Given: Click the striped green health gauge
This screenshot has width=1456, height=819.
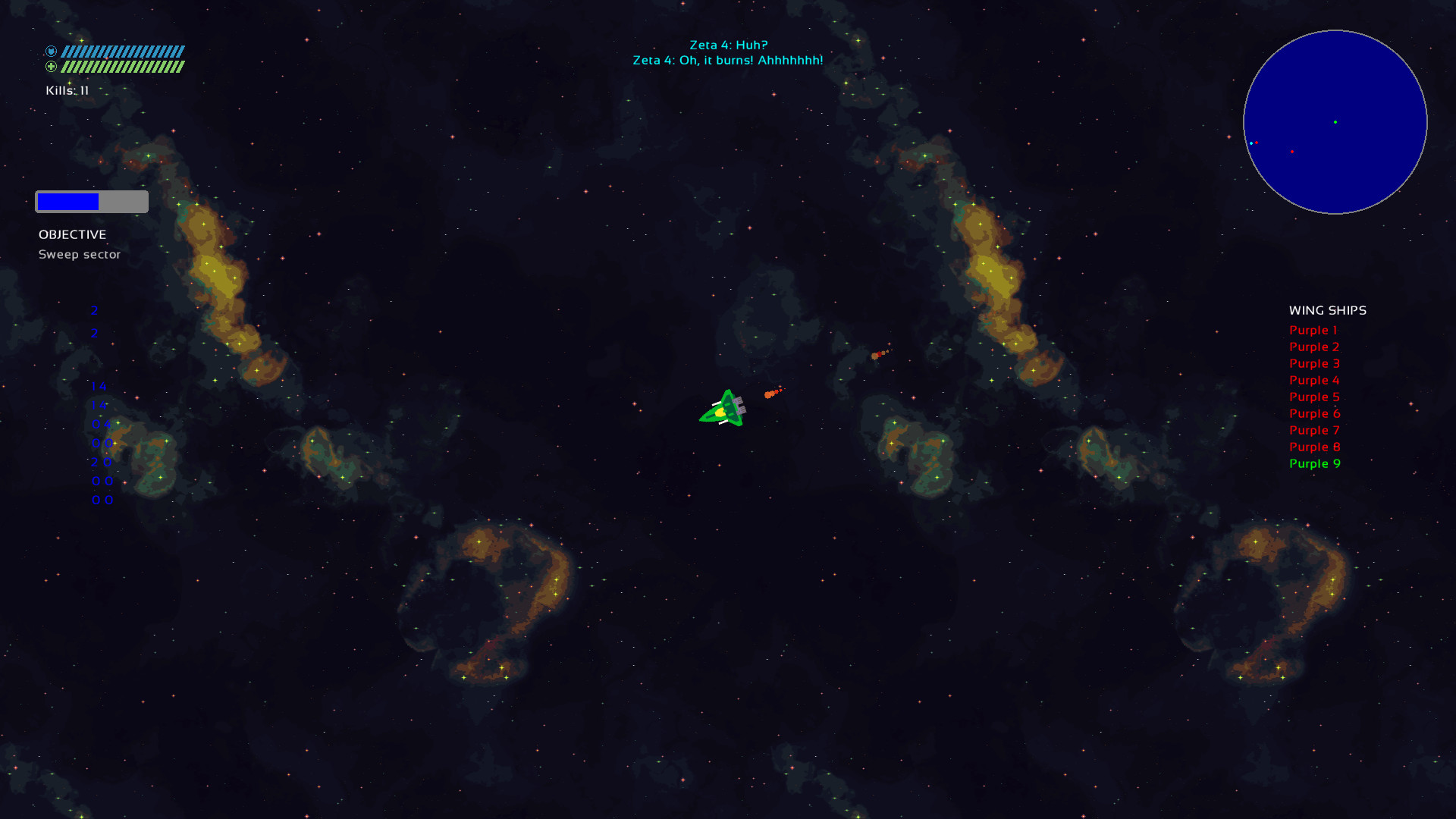Looking at the screenshot, I should click(x=123, y=67).
